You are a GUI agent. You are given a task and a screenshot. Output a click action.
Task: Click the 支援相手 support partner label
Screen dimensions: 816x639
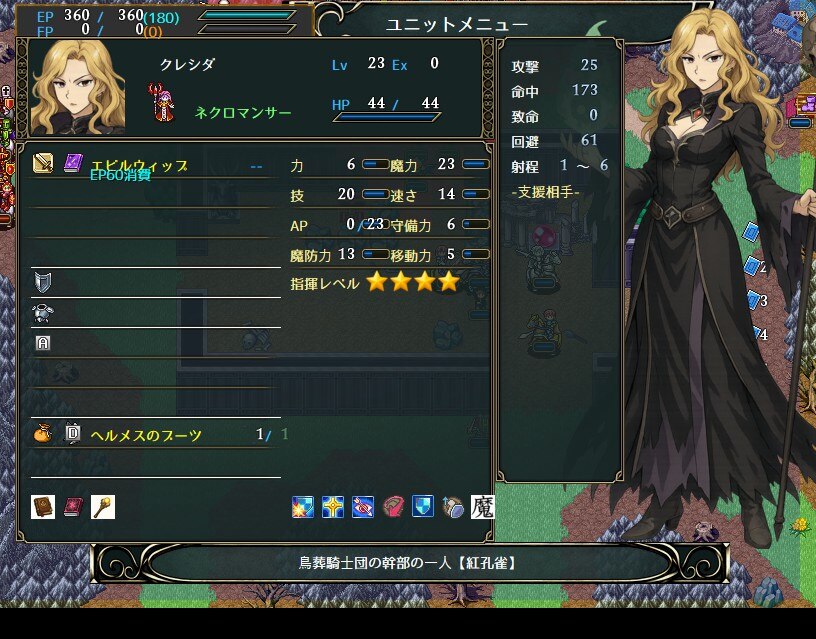click(x=546, y=191)
